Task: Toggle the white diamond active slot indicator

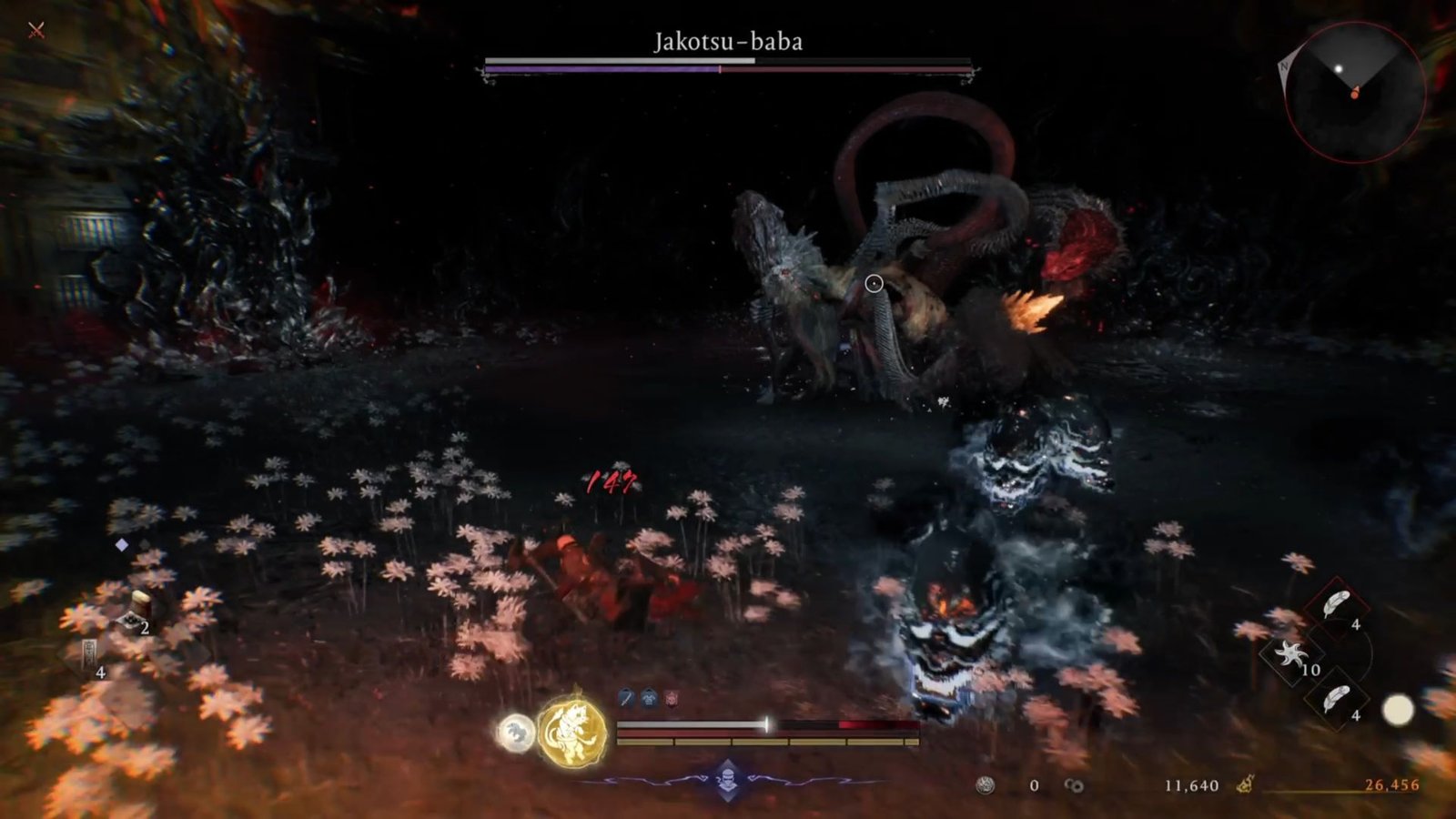Action: point(121,544)
